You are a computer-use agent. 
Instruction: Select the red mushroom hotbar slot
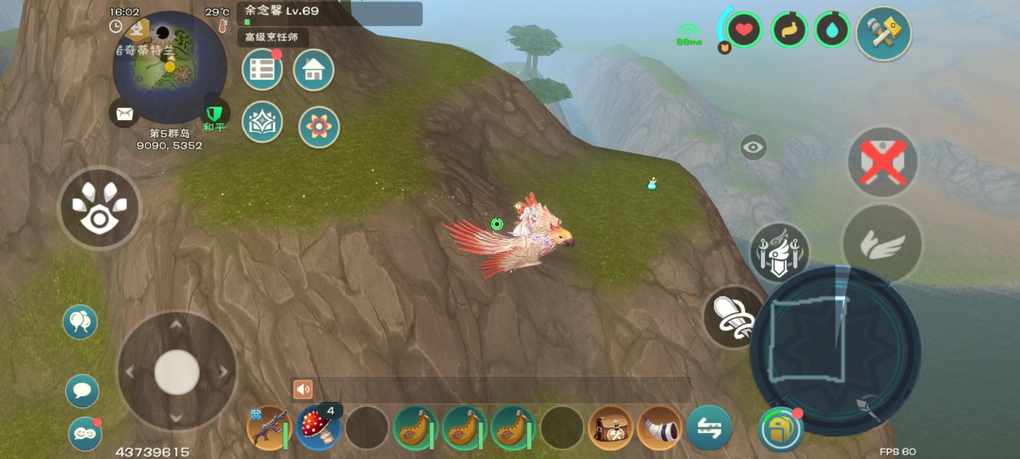point(318,428)
